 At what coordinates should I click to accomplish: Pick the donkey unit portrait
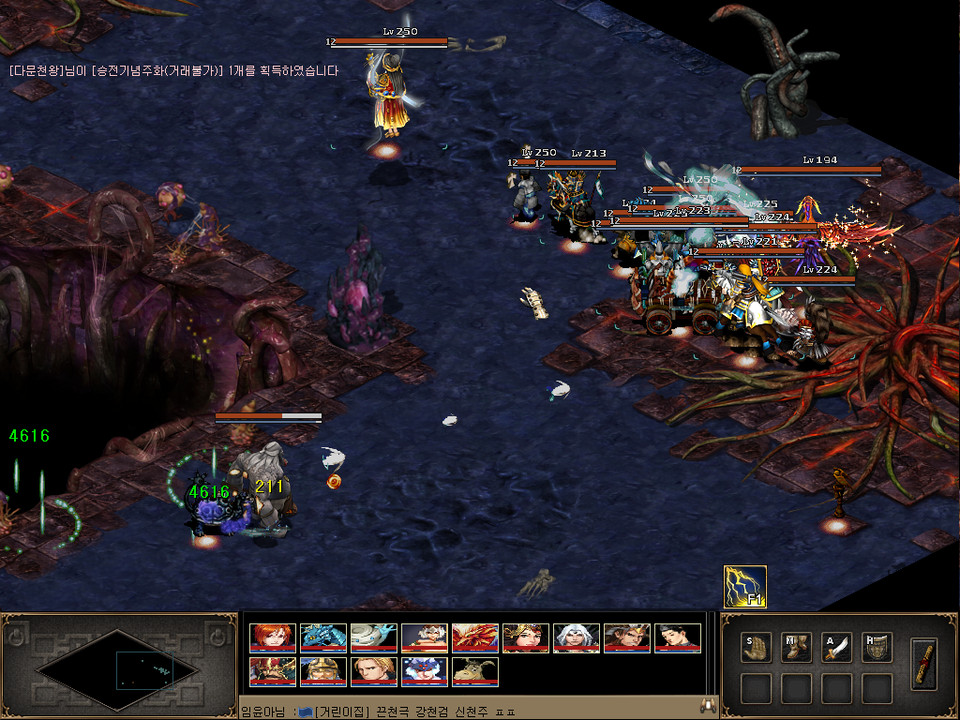click(475, 671)
